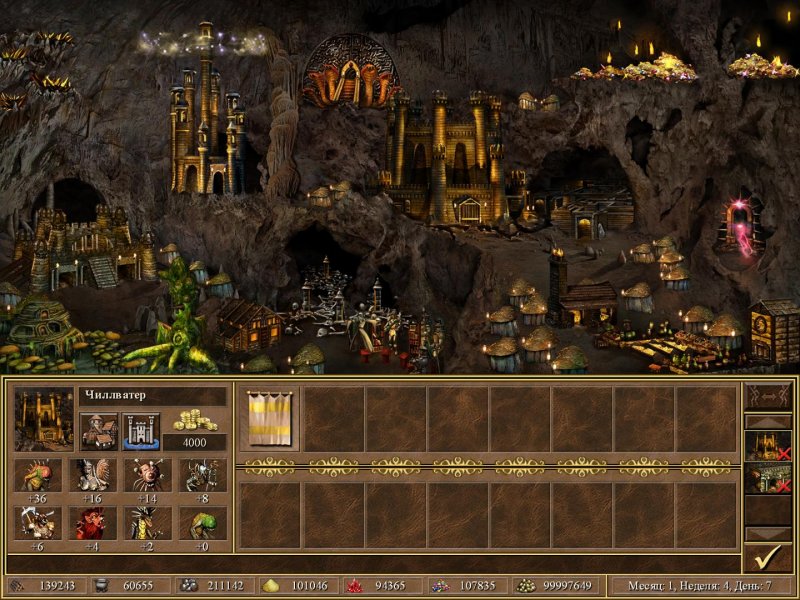Select the second town thumbnail in list
Screen dimensions: 800x600
768,479
